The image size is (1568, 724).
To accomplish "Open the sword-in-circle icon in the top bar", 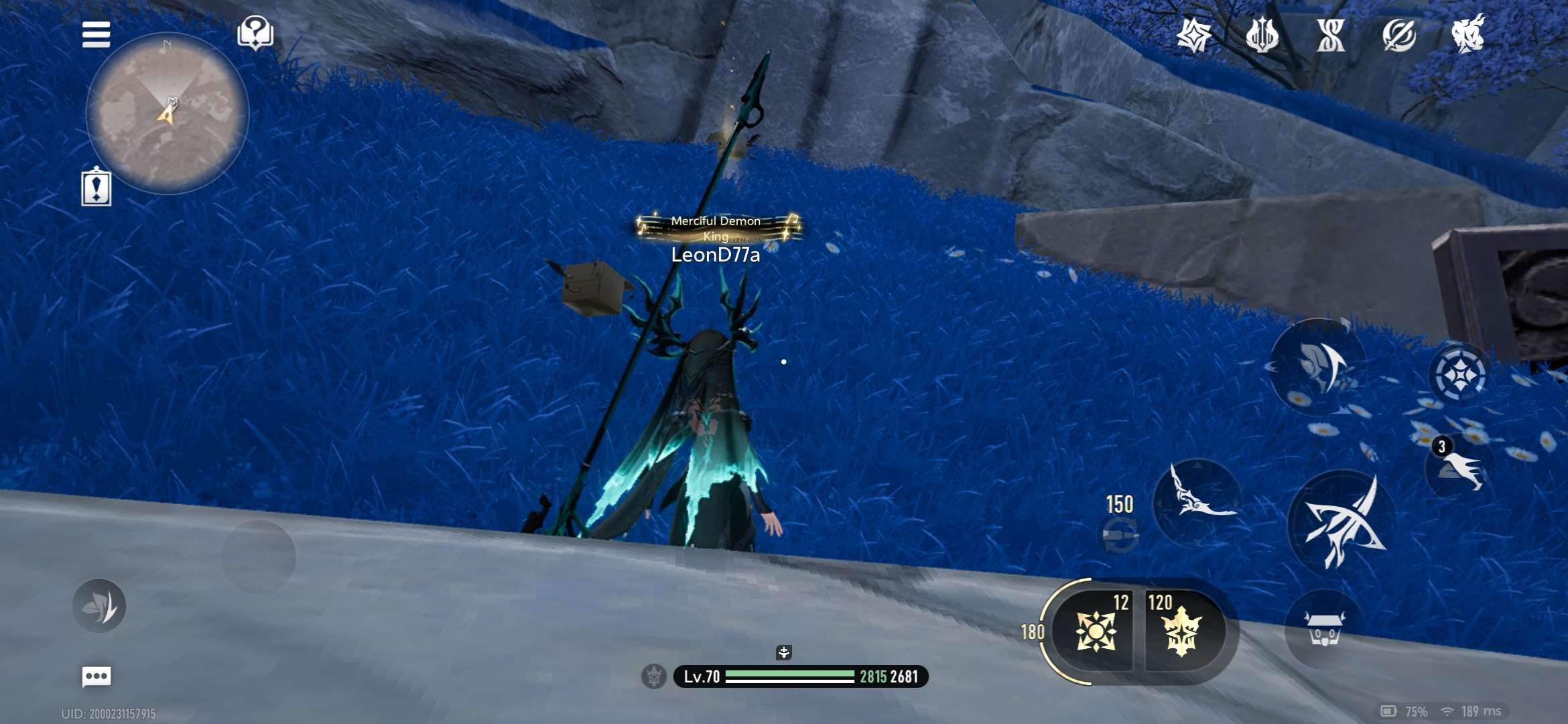I will 1399,34.
